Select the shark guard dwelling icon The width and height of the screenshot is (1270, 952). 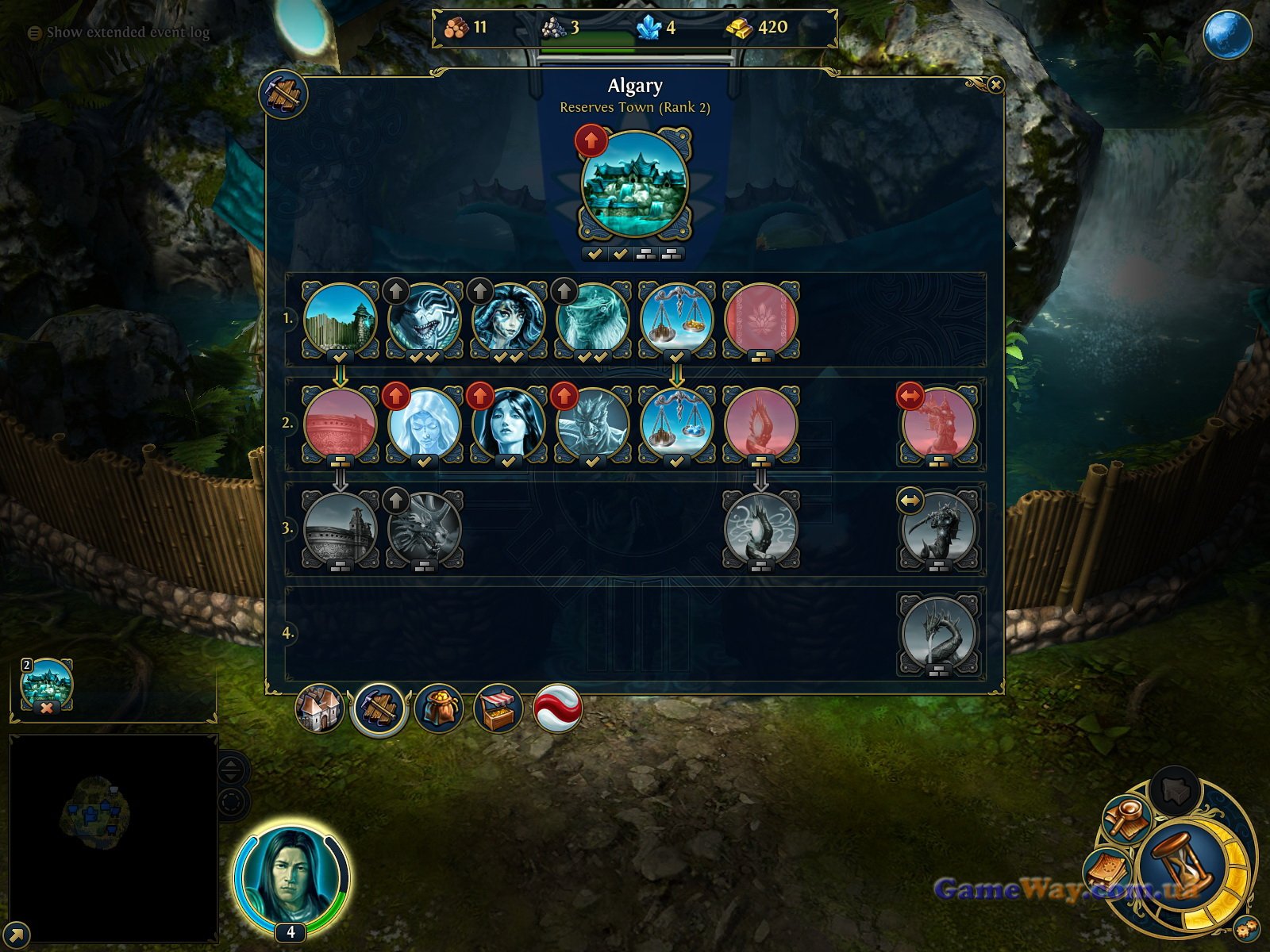(x=425, y=318)
